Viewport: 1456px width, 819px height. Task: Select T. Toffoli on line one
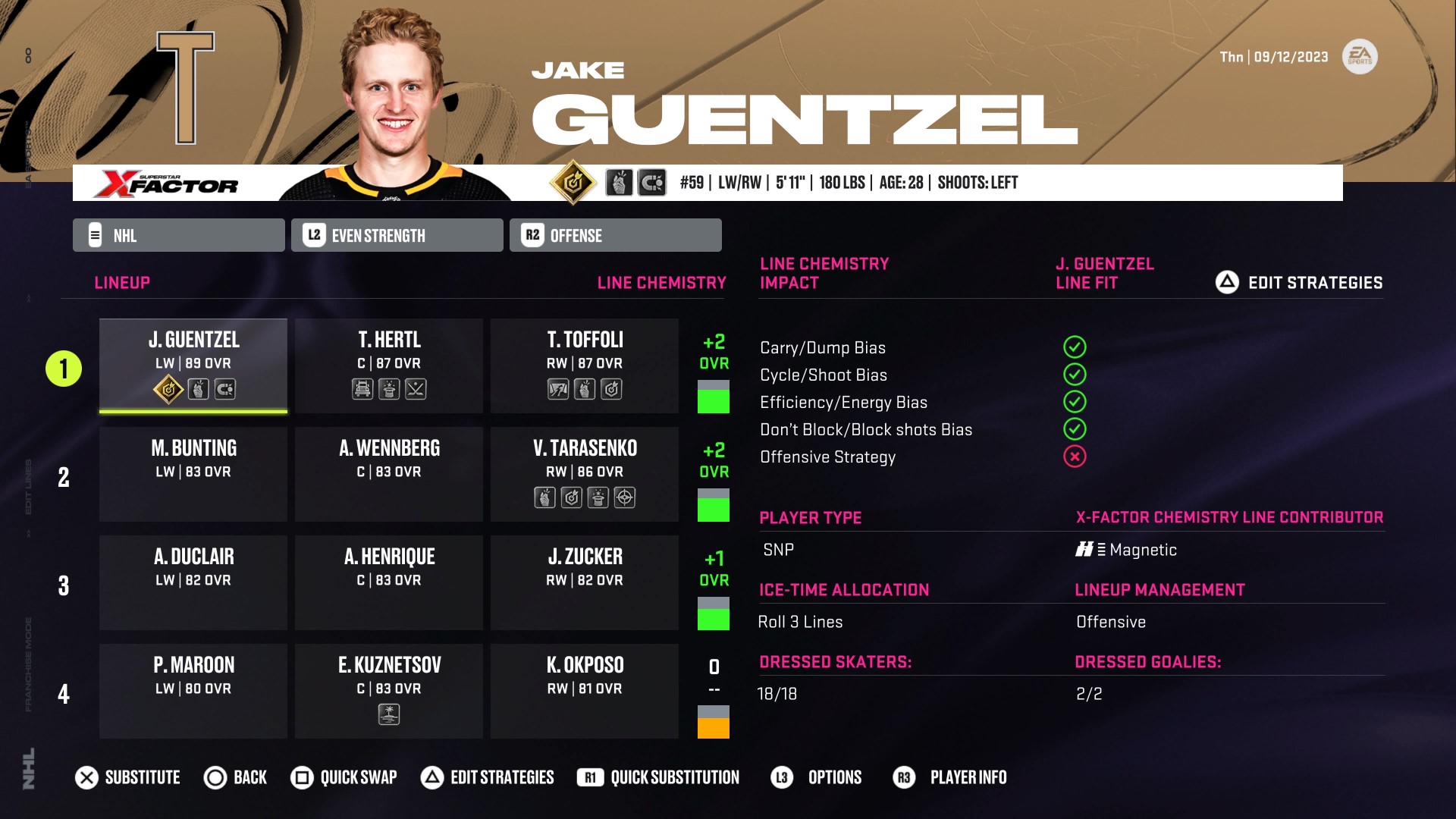tap(585, 365)
